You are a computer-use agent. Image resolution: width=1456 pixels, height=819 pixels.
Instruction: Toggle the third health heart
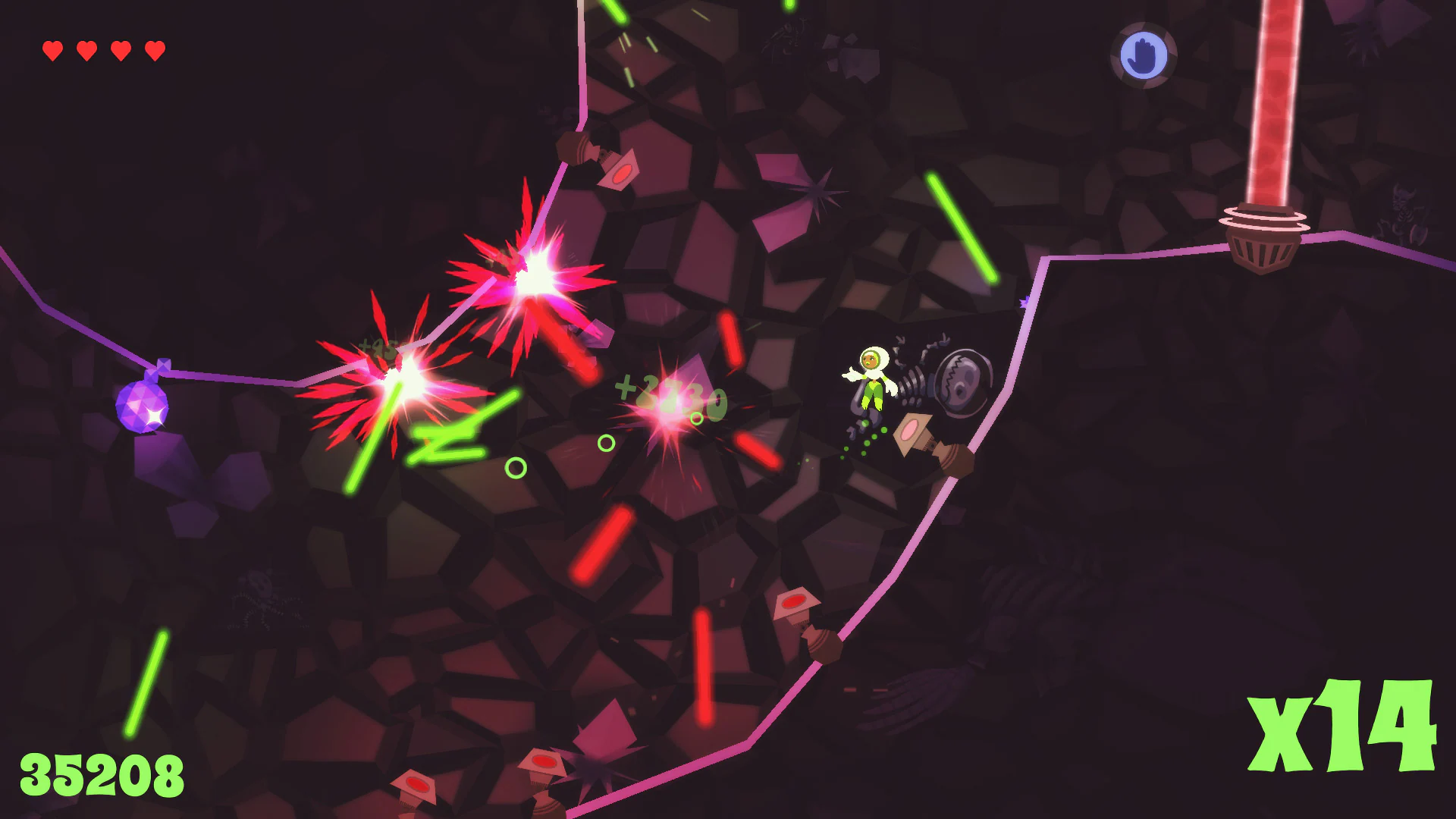click(x=120, y=52)
